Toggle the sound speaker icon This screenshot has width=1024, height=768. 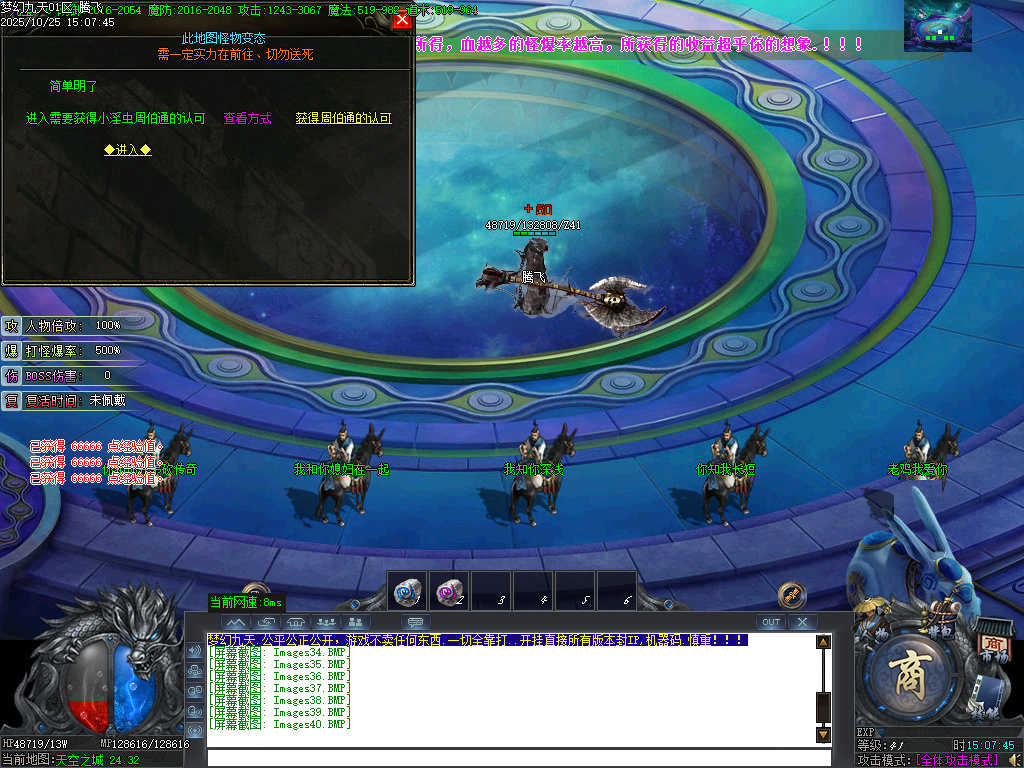pos(1015,760)
